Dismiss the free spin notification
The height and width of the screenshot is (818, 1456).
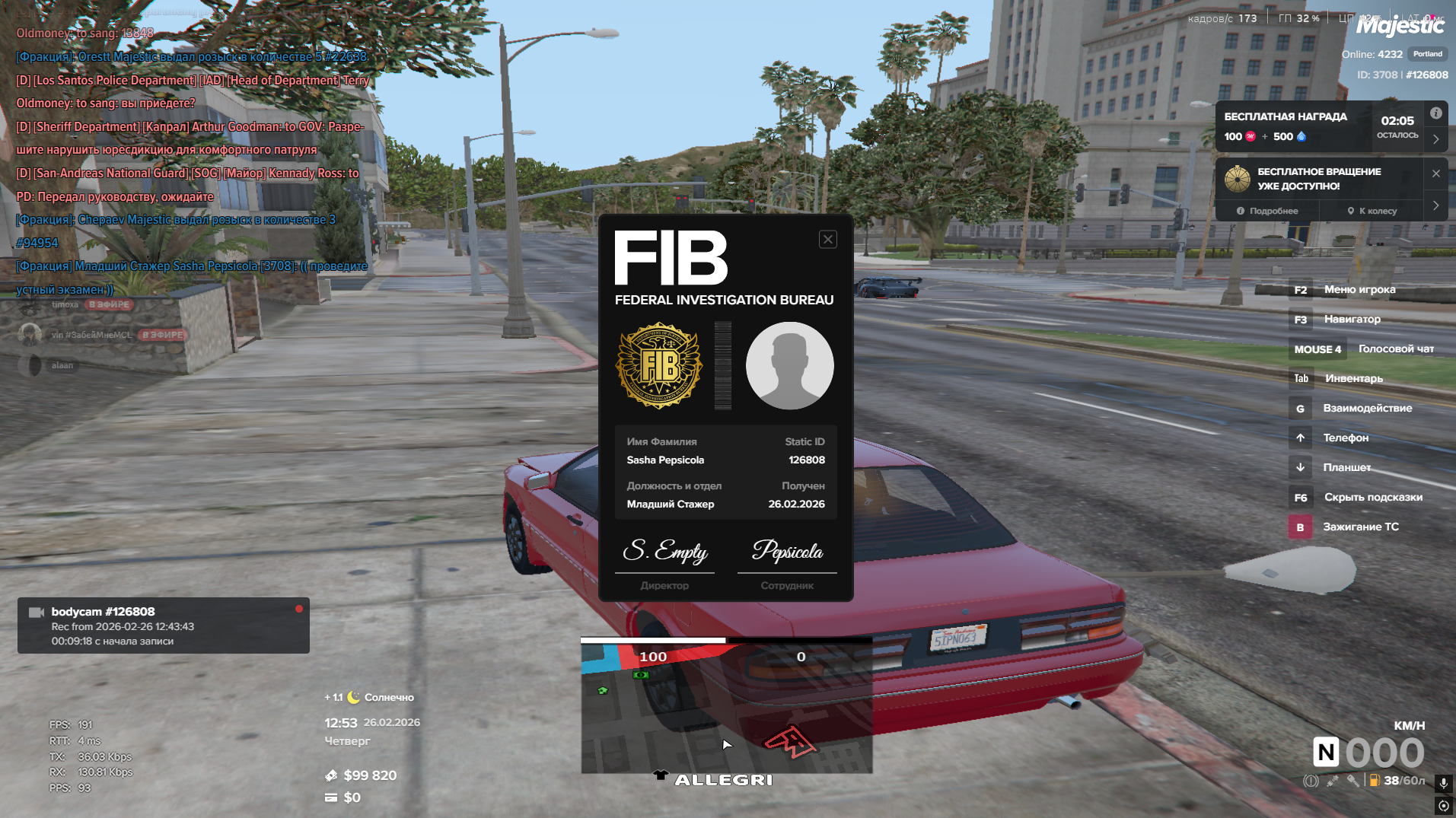(1435, 173)
